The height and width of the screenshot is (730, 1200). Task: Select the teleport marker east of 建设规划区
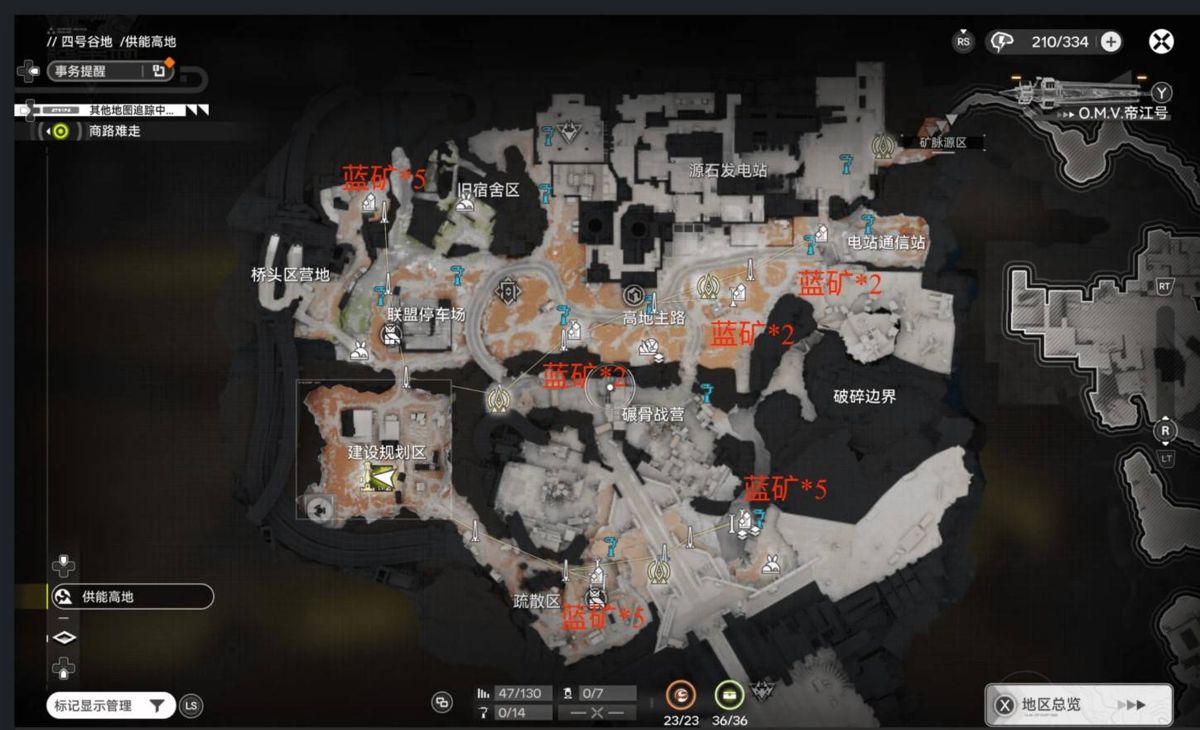tap(498, 399)
